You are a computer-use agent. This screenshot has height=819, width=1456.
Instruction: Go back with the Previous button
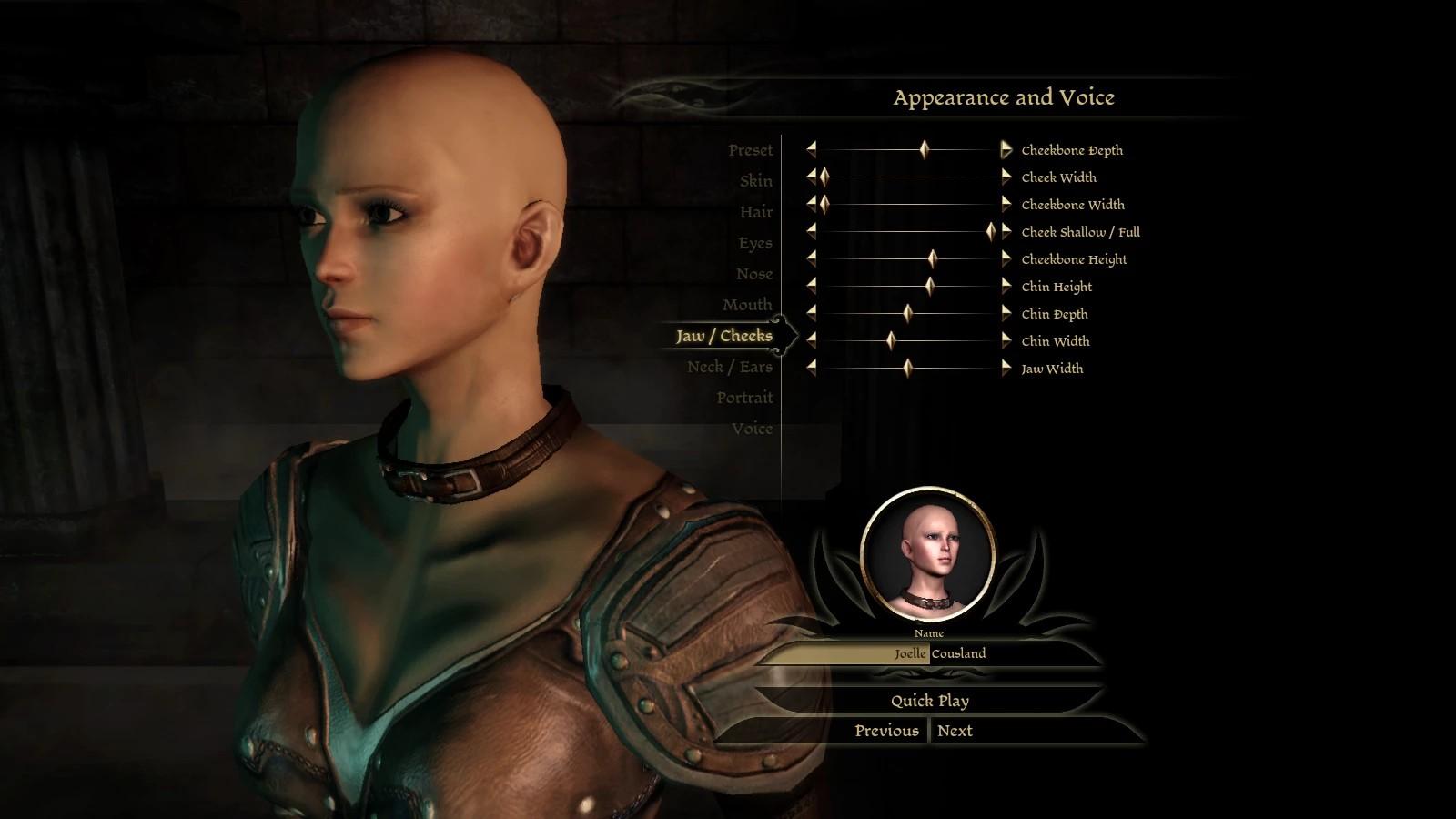click(886, 731)
